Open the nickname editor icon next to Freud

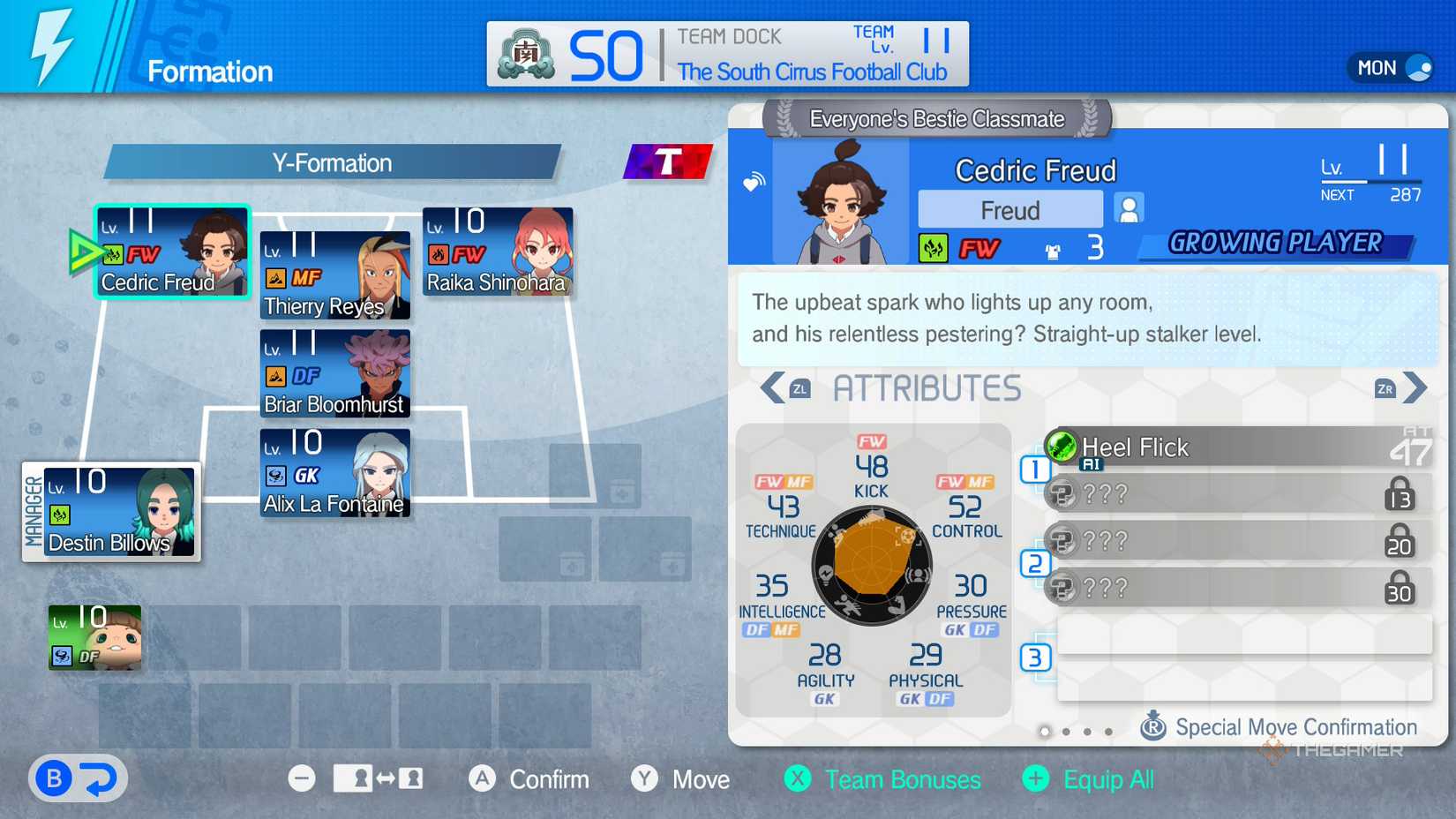point(1129,209)
